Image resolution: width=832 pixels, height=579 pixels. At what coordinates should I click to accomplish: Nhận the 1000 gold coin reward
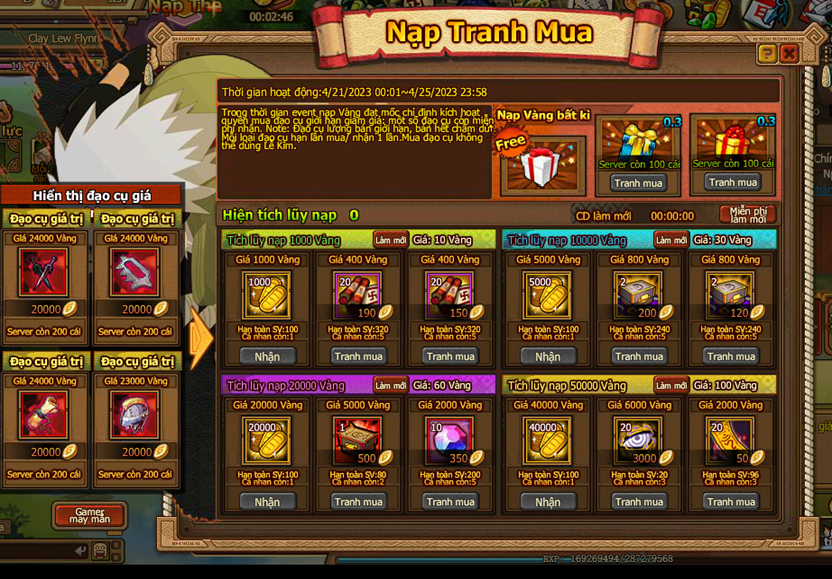[267, 356]
